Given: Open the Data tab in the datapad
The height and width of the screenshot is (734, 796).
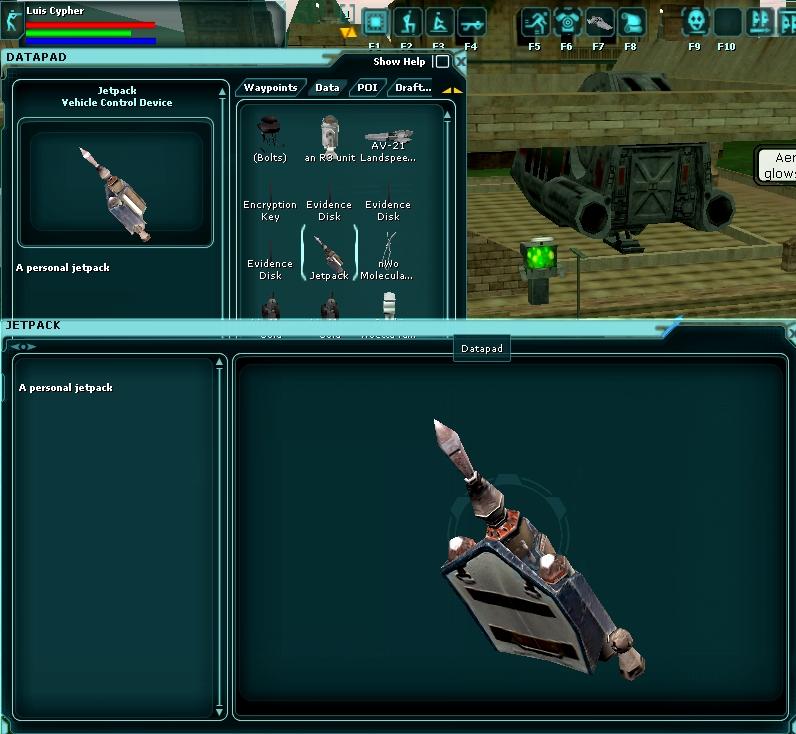Looking at the screenshot, I should (327, 88).
